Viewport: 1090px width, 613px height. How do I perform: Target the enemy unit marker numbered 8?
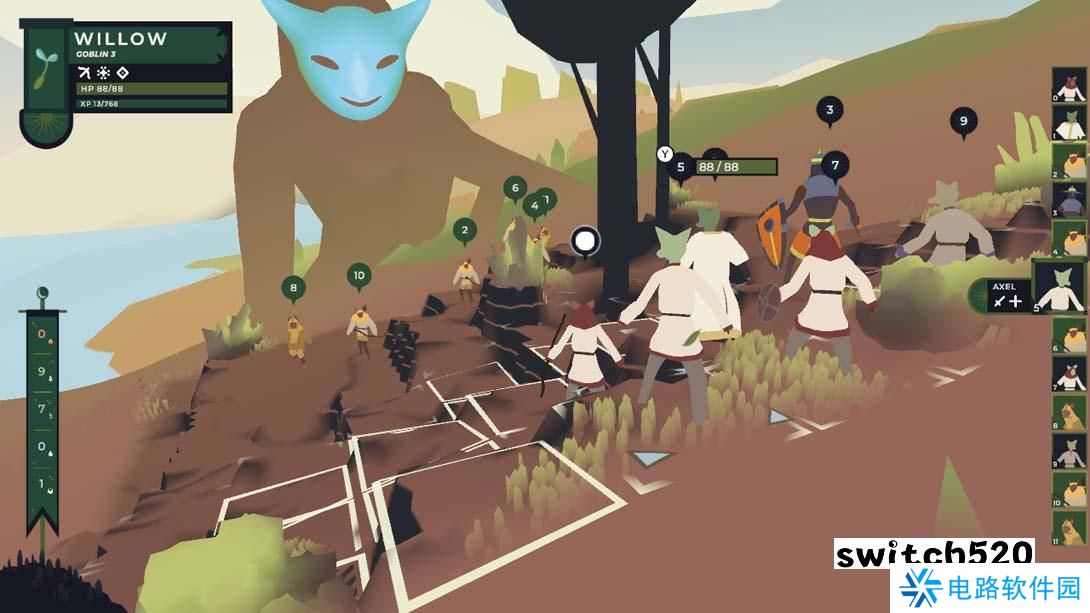(x=293, y=288)
